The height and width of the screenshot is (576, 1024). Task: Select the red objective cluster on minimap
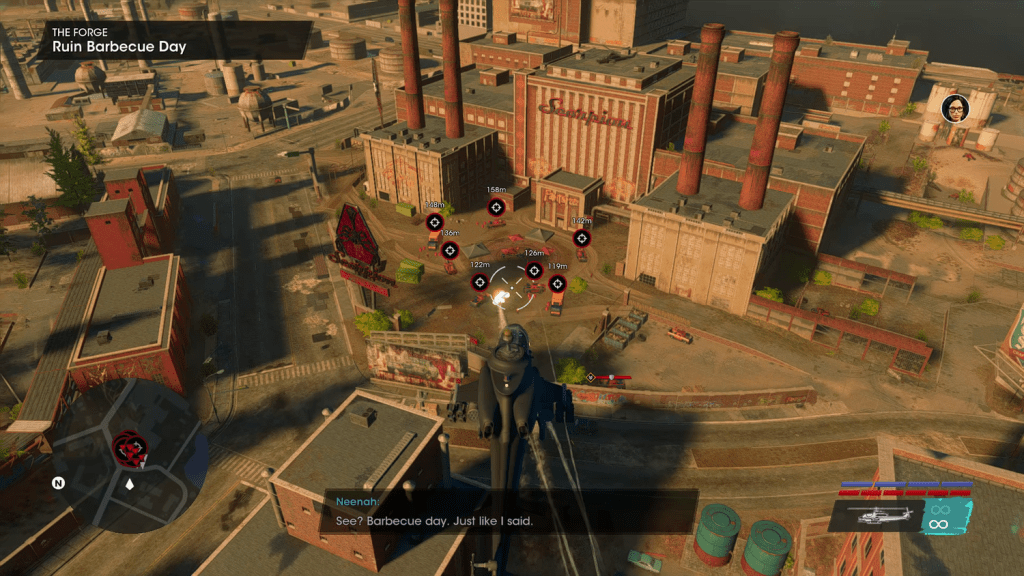pyautogui.click(x=129, y=447)
